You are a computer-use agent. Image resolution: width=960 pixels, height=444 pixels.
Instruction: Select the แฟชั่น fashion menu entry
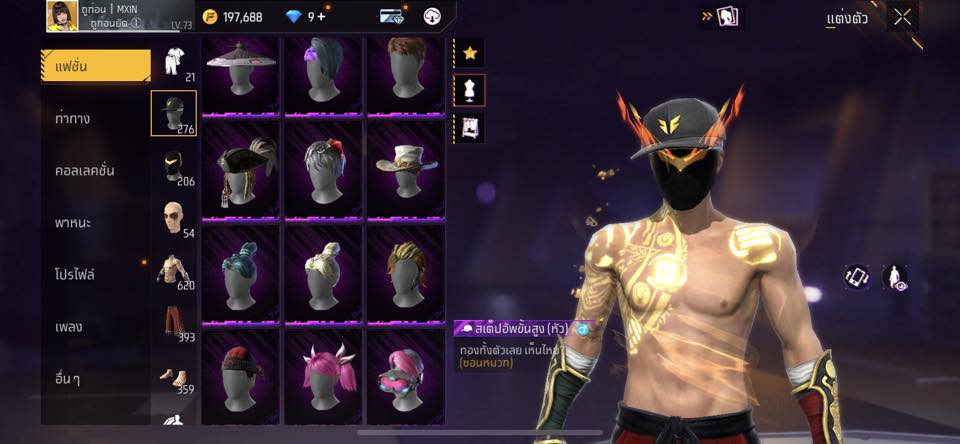point(95,66)
